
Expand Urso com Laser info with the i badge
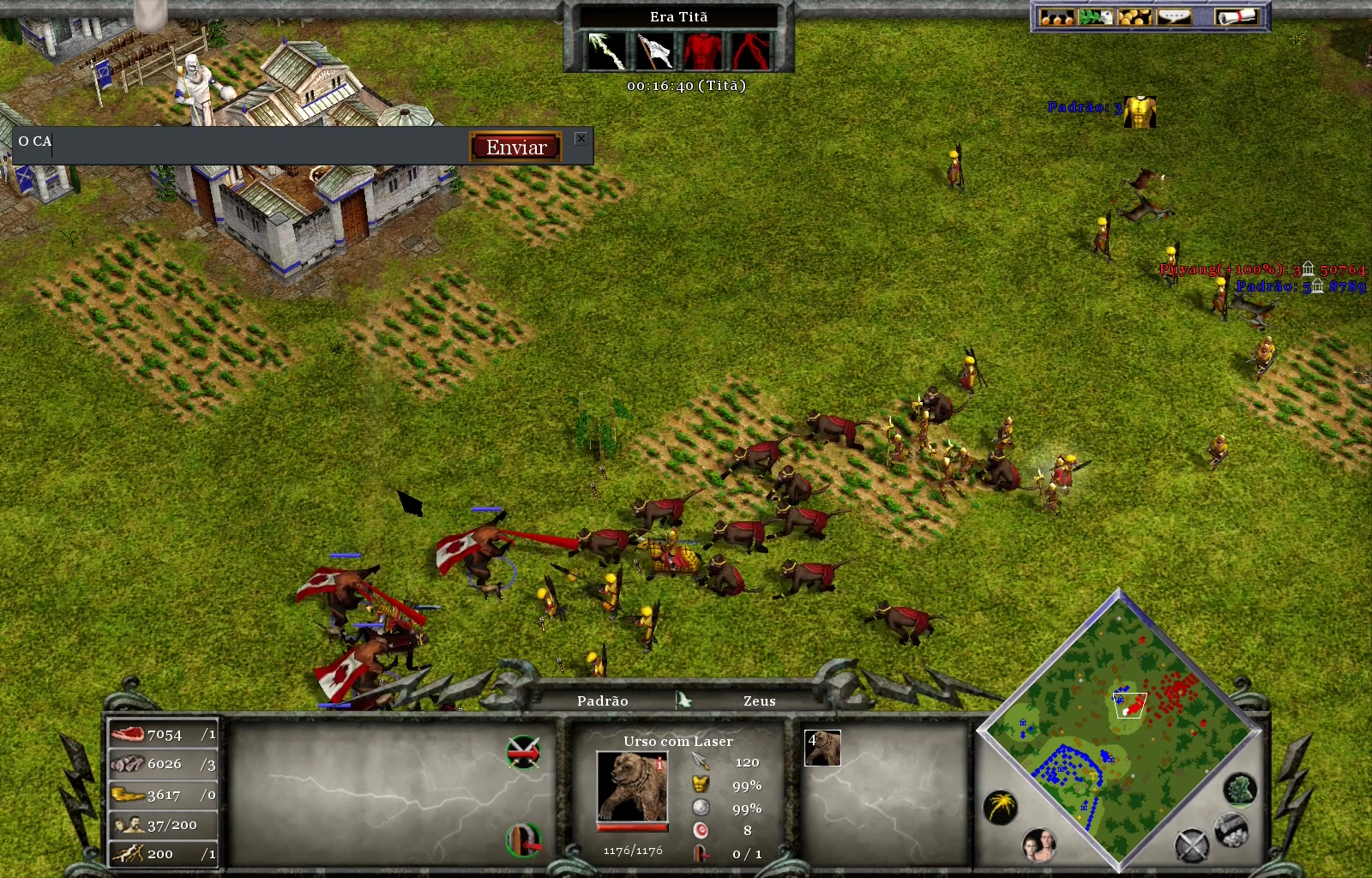(x=659, y=763)
